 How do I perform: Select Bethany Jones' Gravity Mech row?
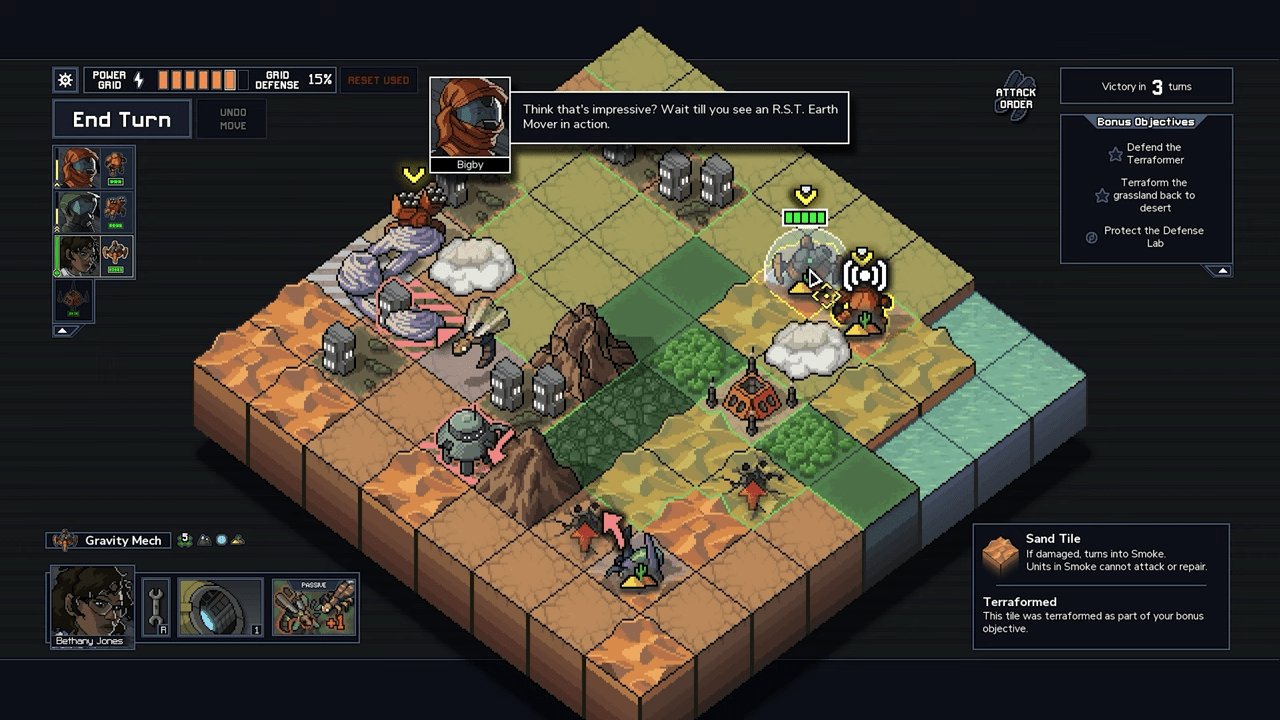(x=94, y=256)
